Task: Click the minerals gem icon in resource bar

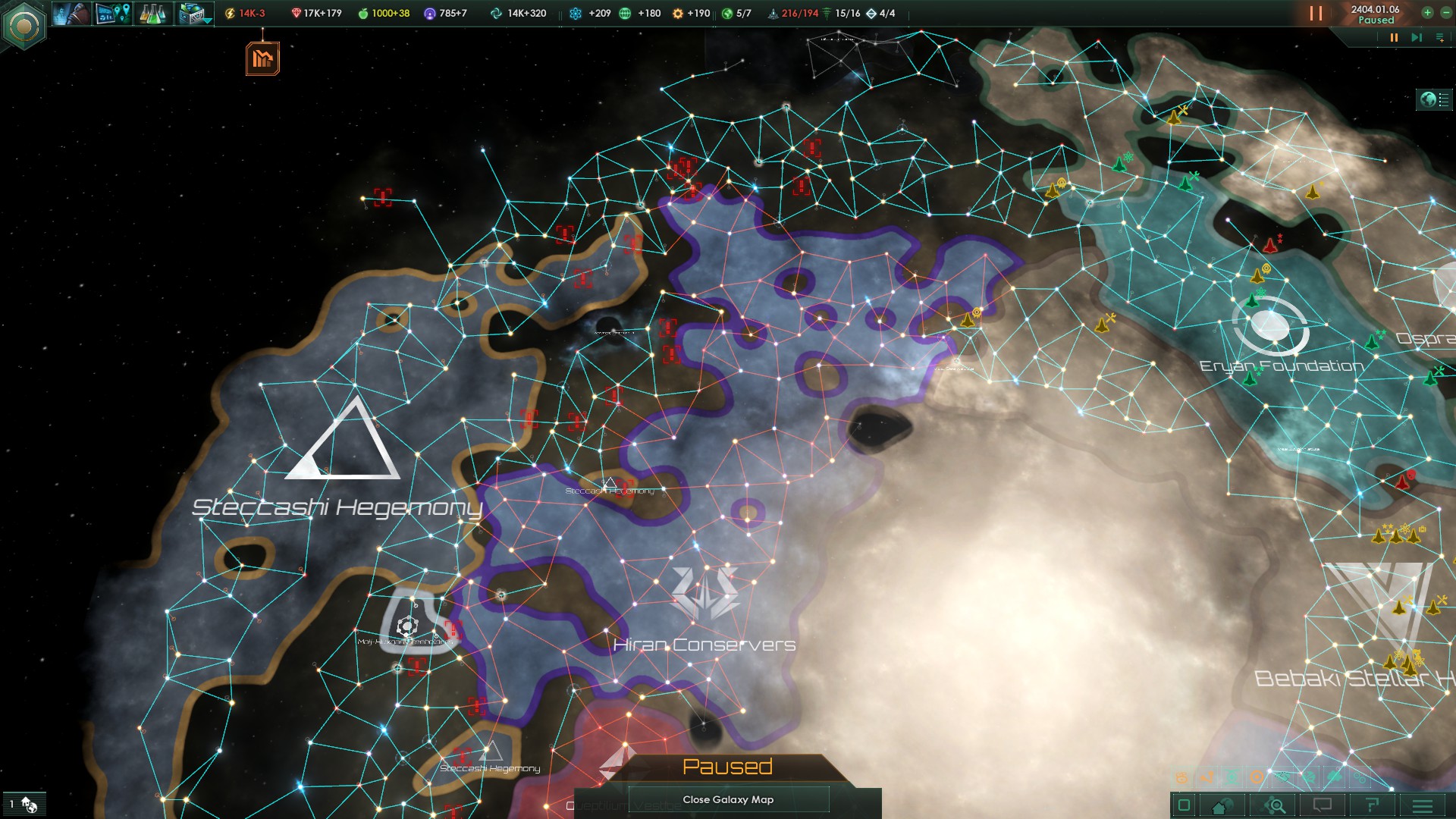Action: click(296, 13)
